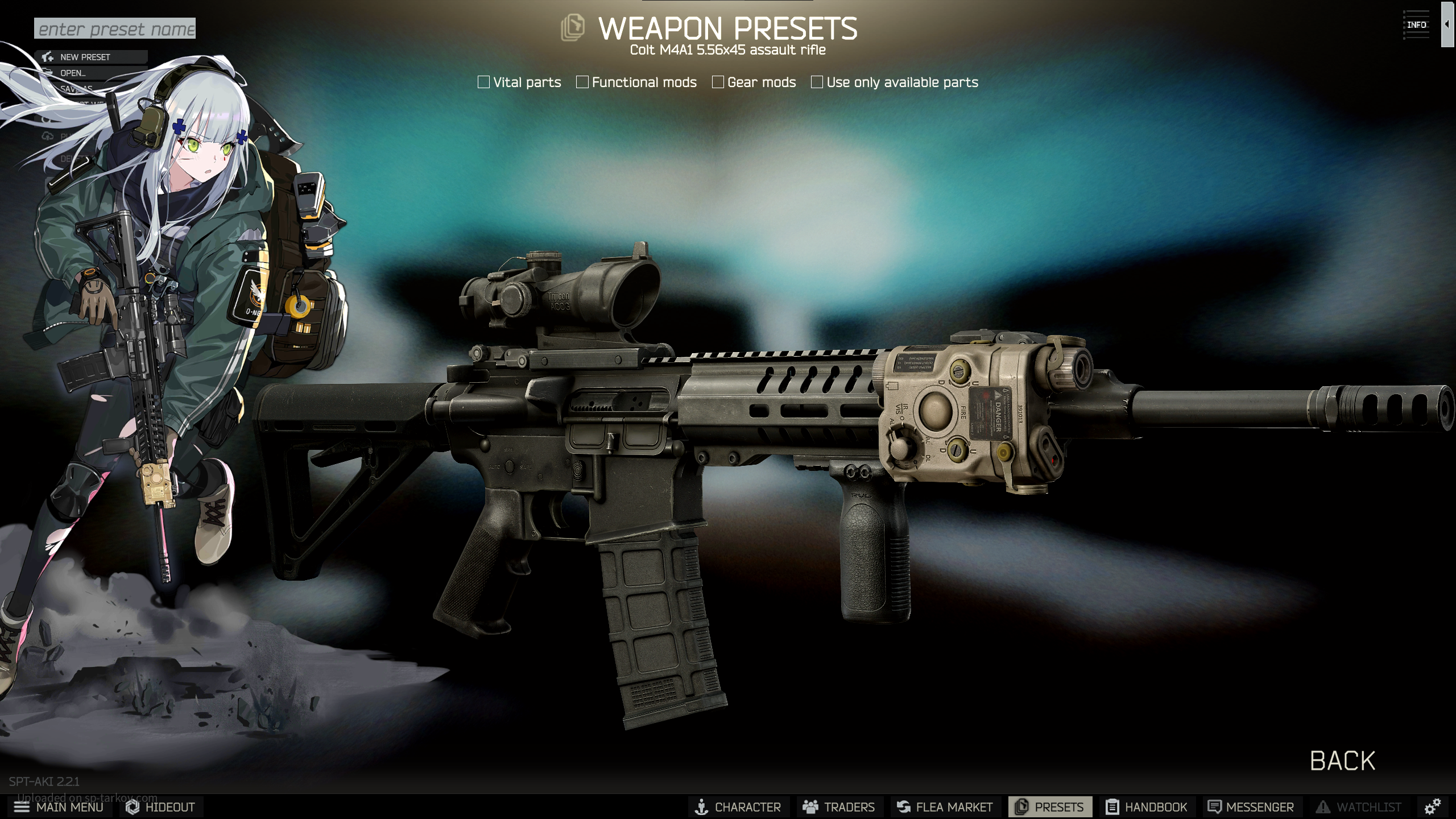This screenshot has width=1456, height=819.
Task: Switch to the Character tab
Action: [x=738, y=807]
